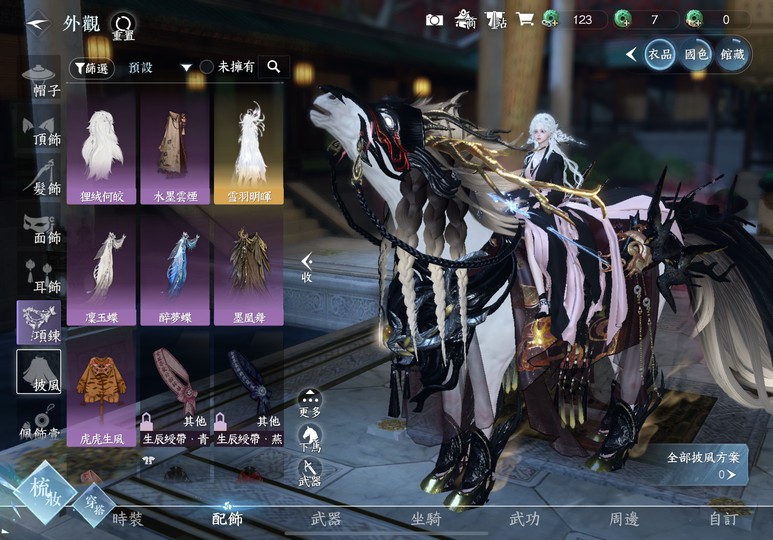Collapse the item panel with 收 arrow
773x540 pixels.
click(307, 267)
